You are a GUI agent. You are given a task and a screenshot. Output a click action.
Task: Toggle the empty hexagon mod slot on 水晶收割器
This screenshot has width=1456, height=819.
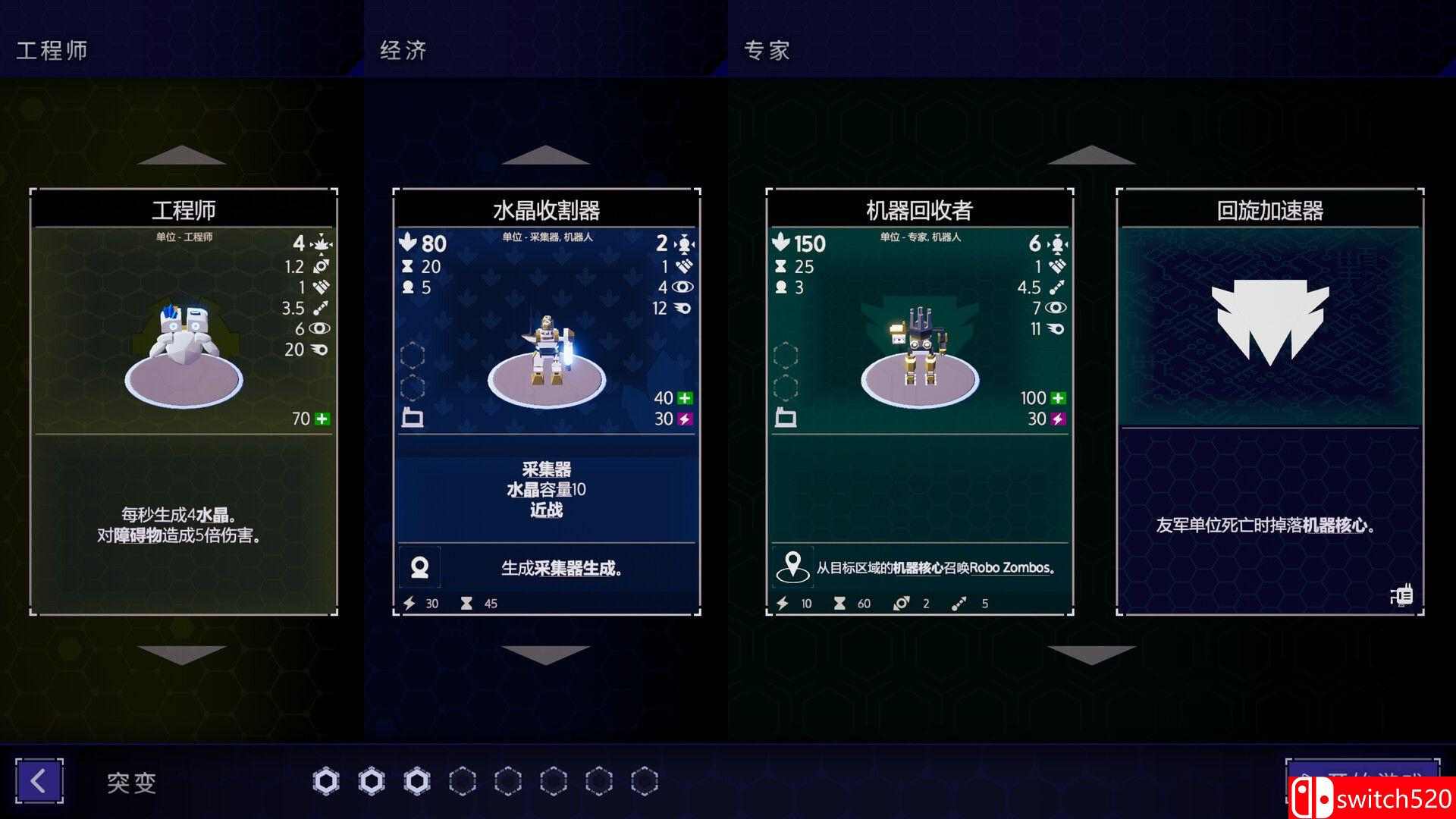[x=413, y=355]
